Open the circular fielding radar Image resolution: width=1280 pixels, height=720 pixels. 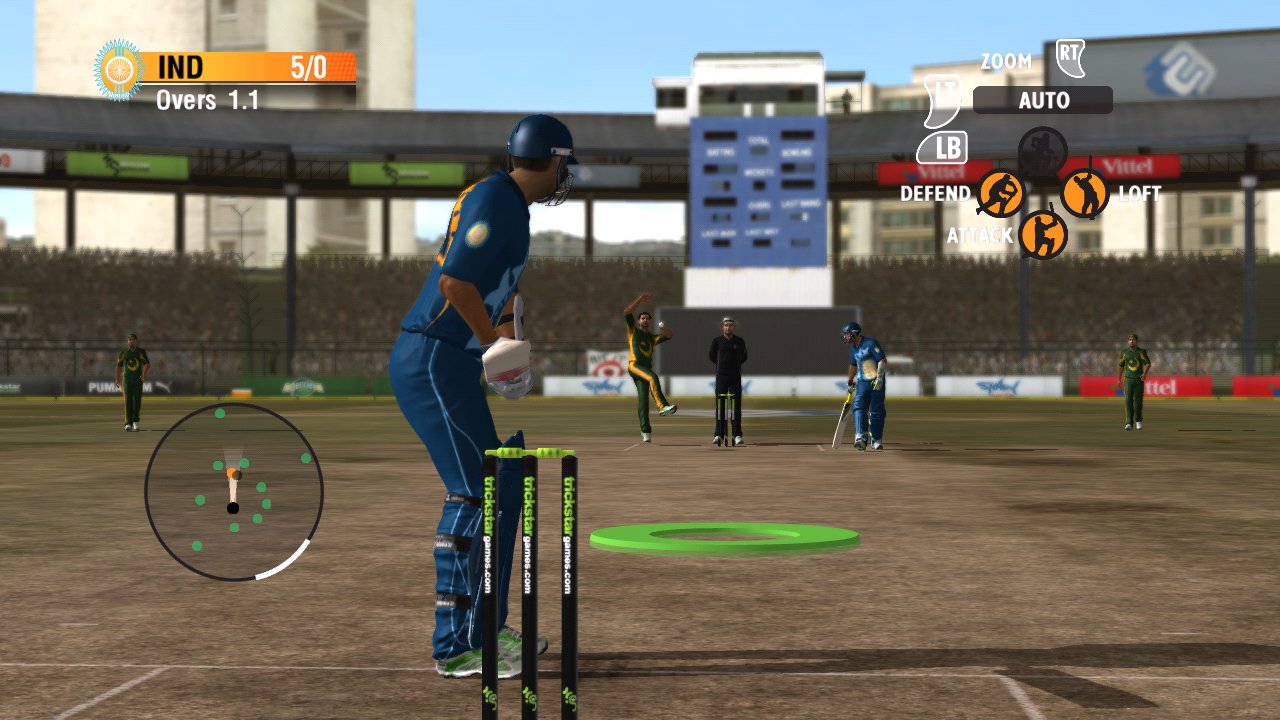click(234, 491)
